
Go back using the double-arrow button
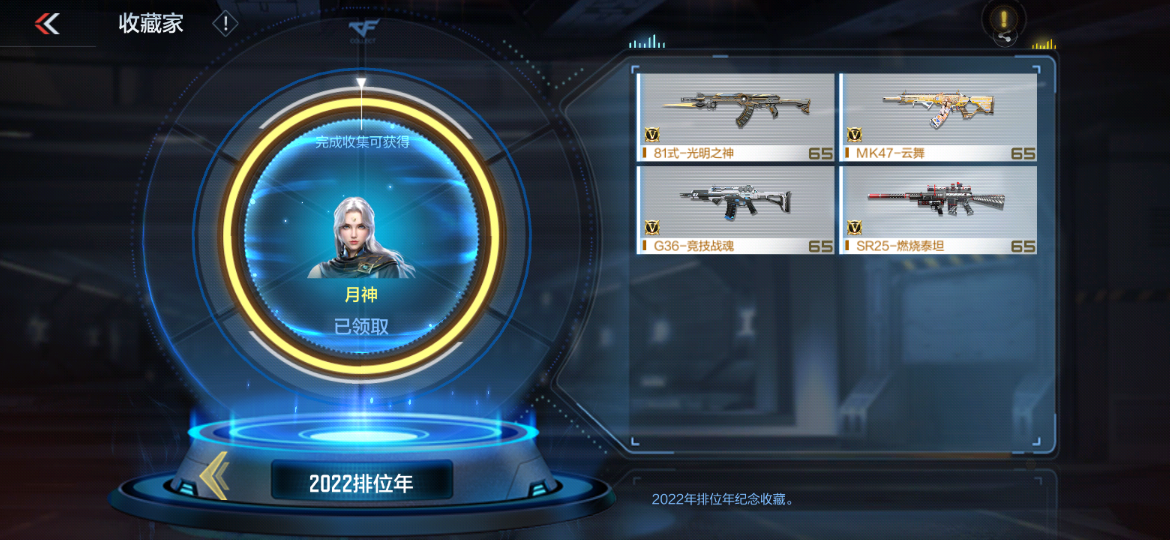click(x=47, y=24)
